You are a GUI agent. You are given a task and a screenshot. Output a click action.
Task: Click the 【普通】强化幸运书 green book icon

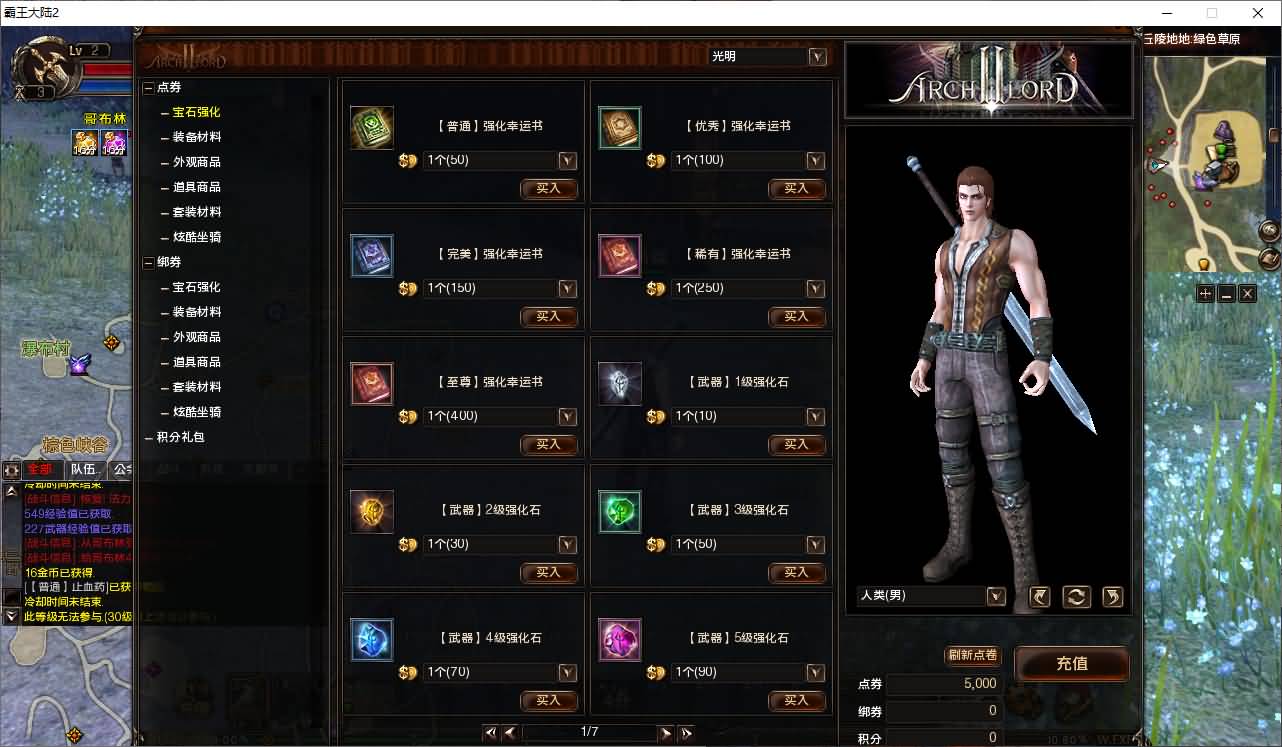(x=371, y=127)
